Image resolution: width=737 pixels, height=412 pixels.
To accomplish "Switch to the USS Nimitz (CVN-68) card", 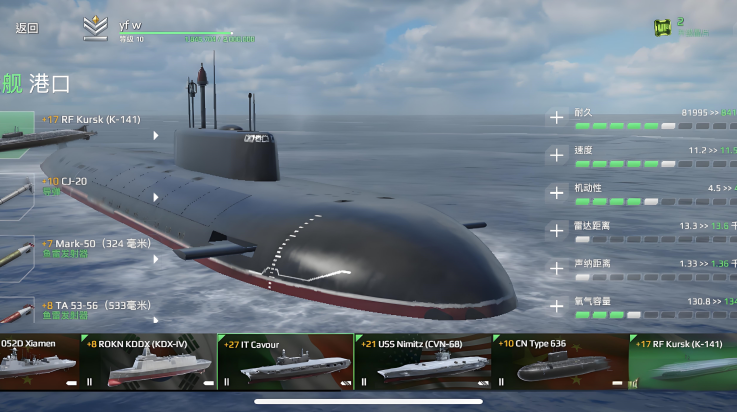I will click(x=422, y=362).
